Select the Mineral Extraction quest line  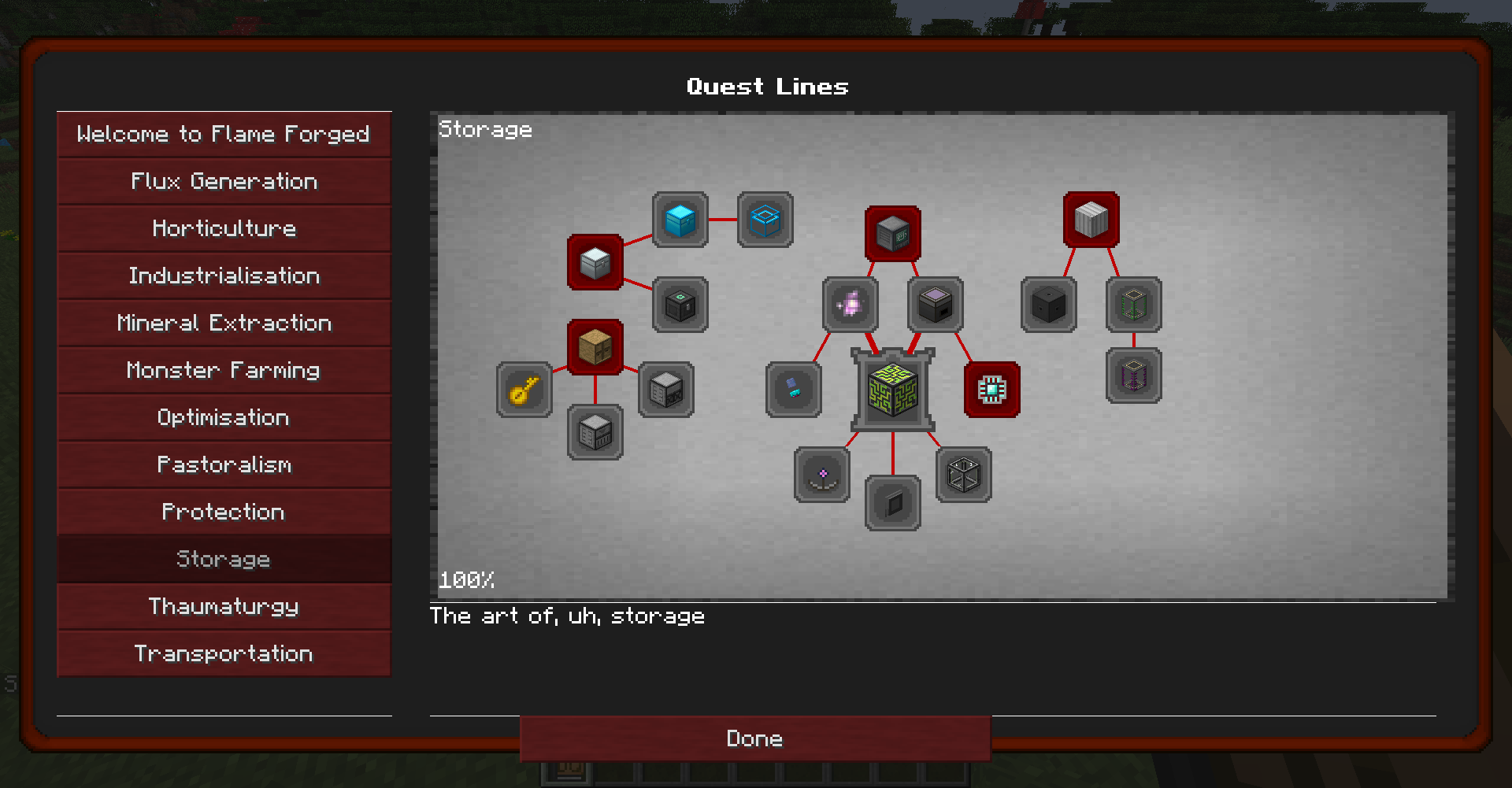224,323
